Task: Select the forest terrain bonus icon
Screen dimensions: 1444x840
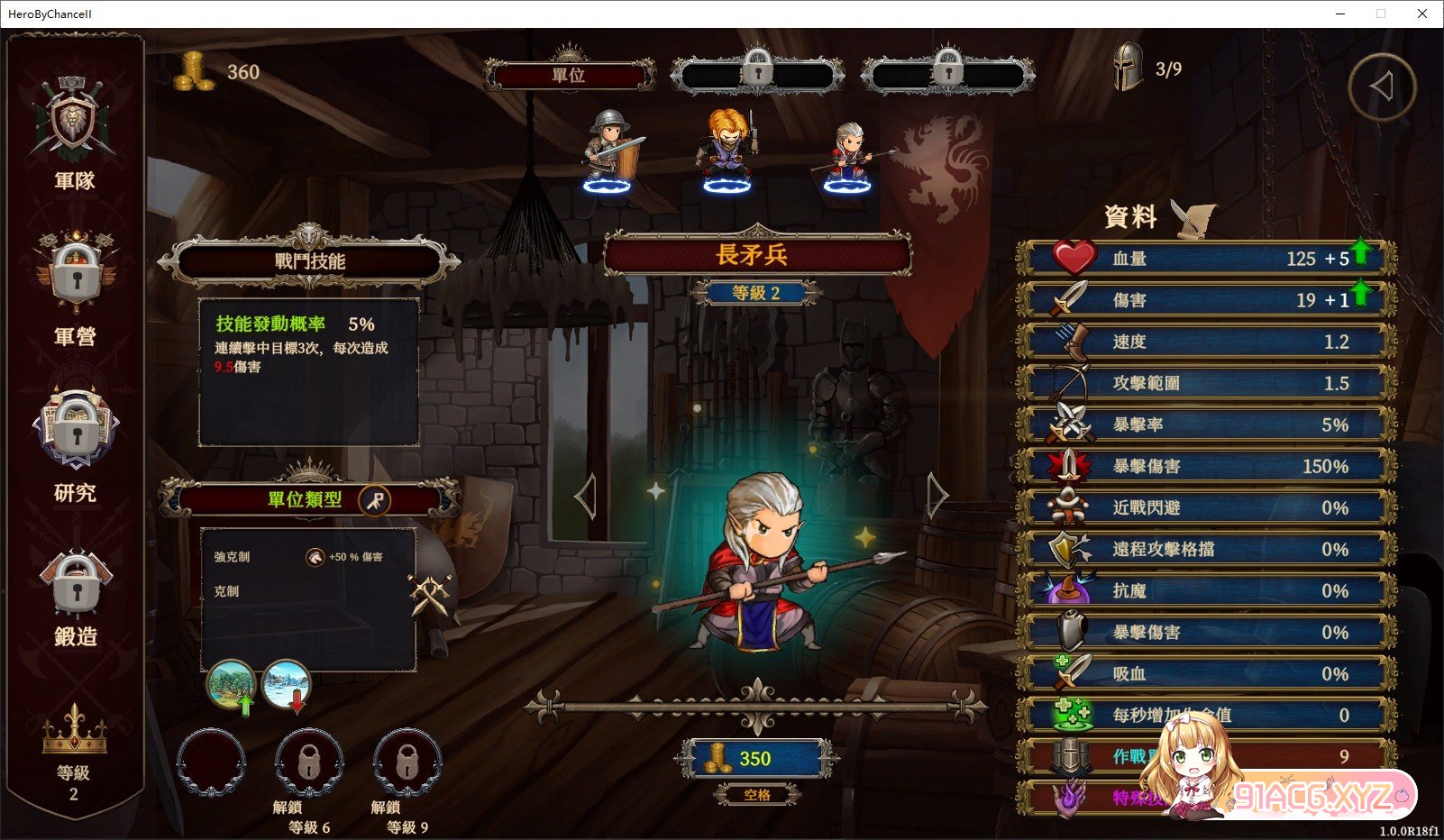Action: tap(231, 687)
